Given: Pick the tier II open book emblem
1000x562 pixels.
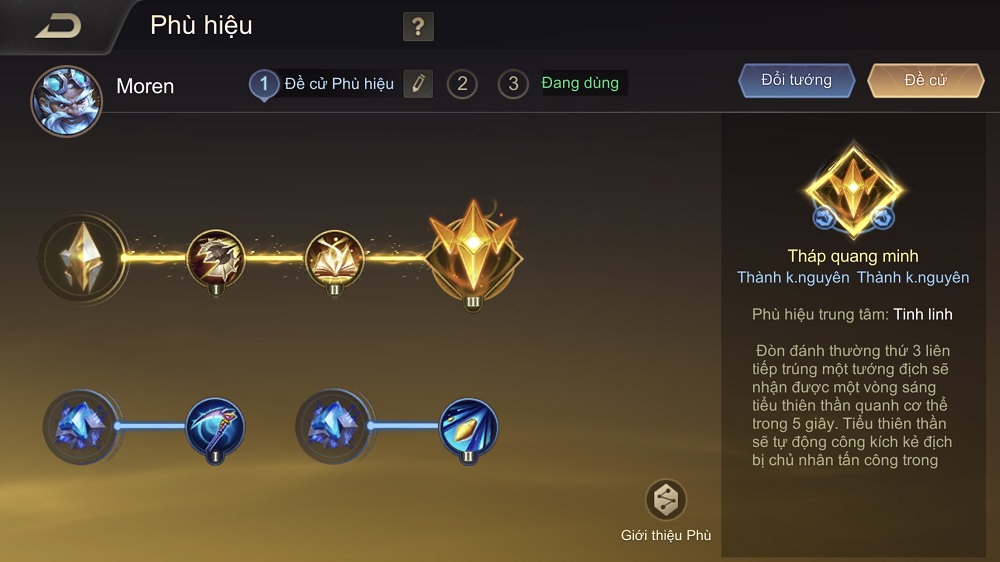Looking at the screenshot, I should point(334,259).
